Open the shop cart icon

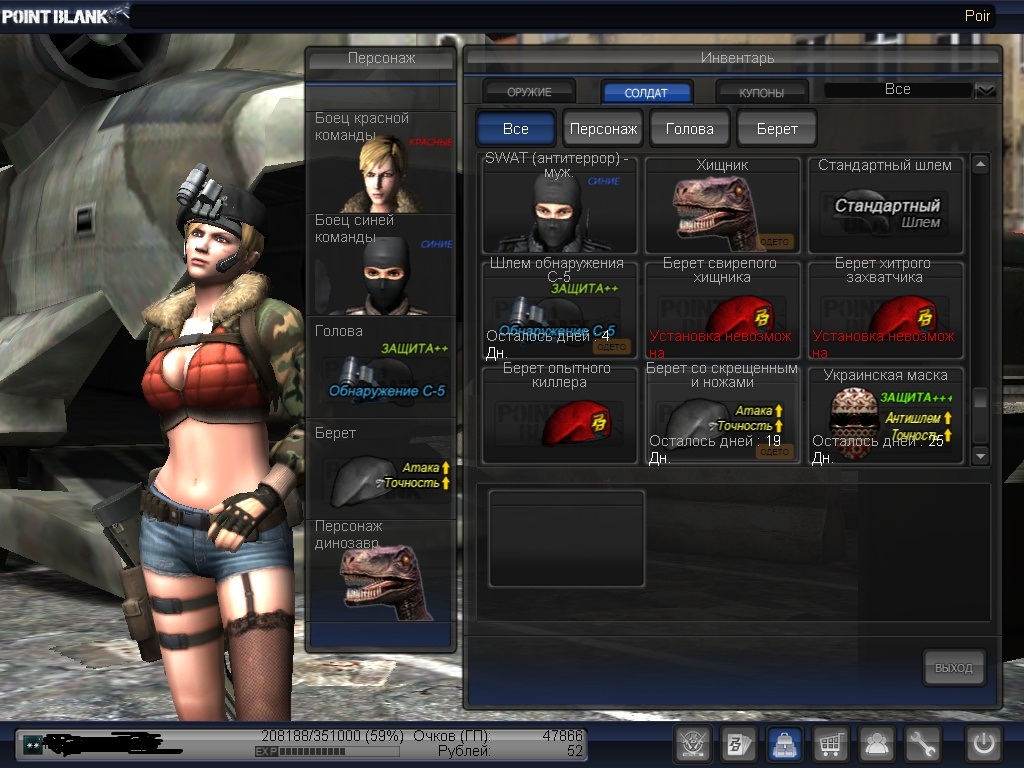click(831, 744)
